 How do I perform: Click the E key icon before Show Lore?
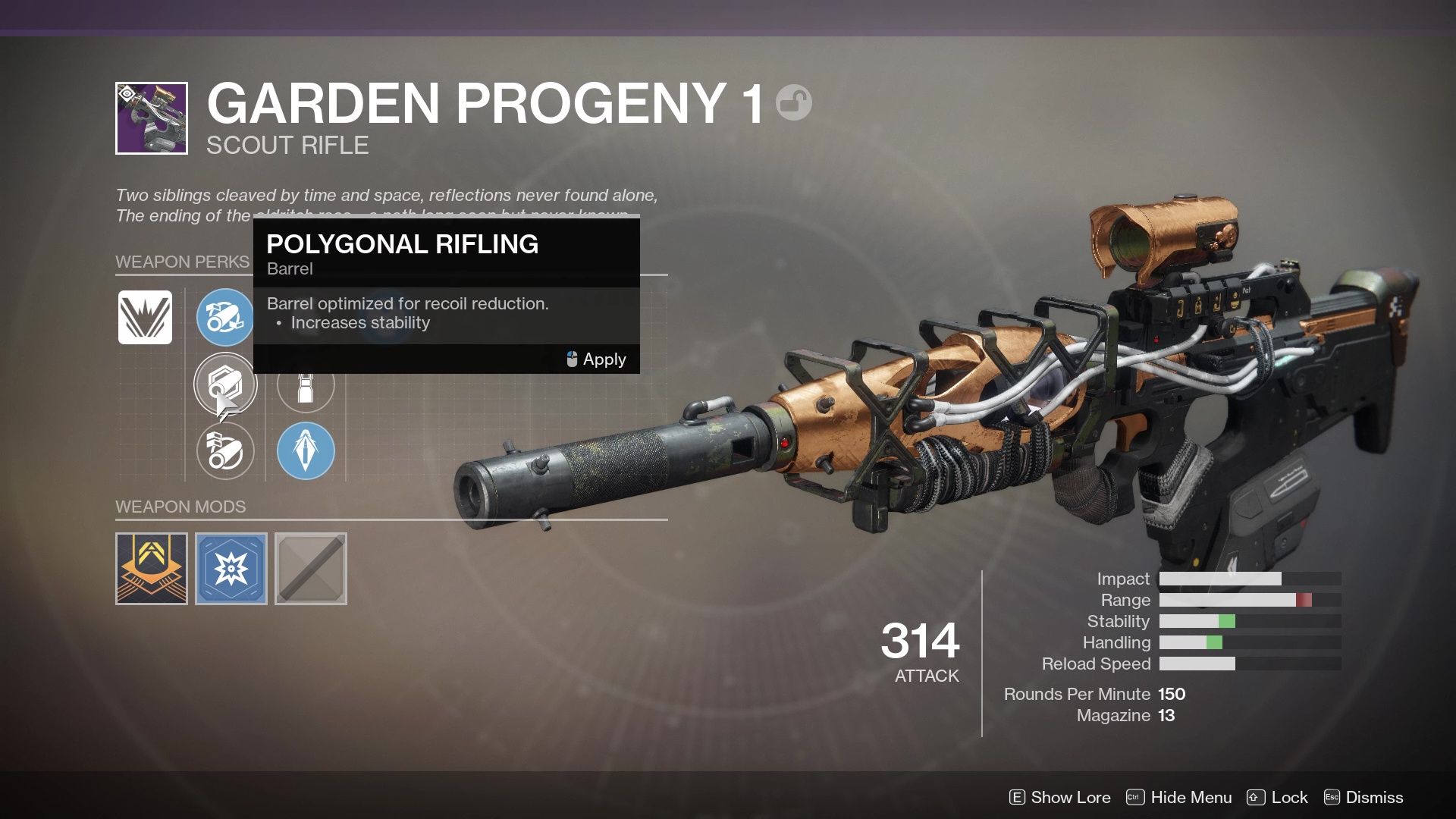point(1016,797)
